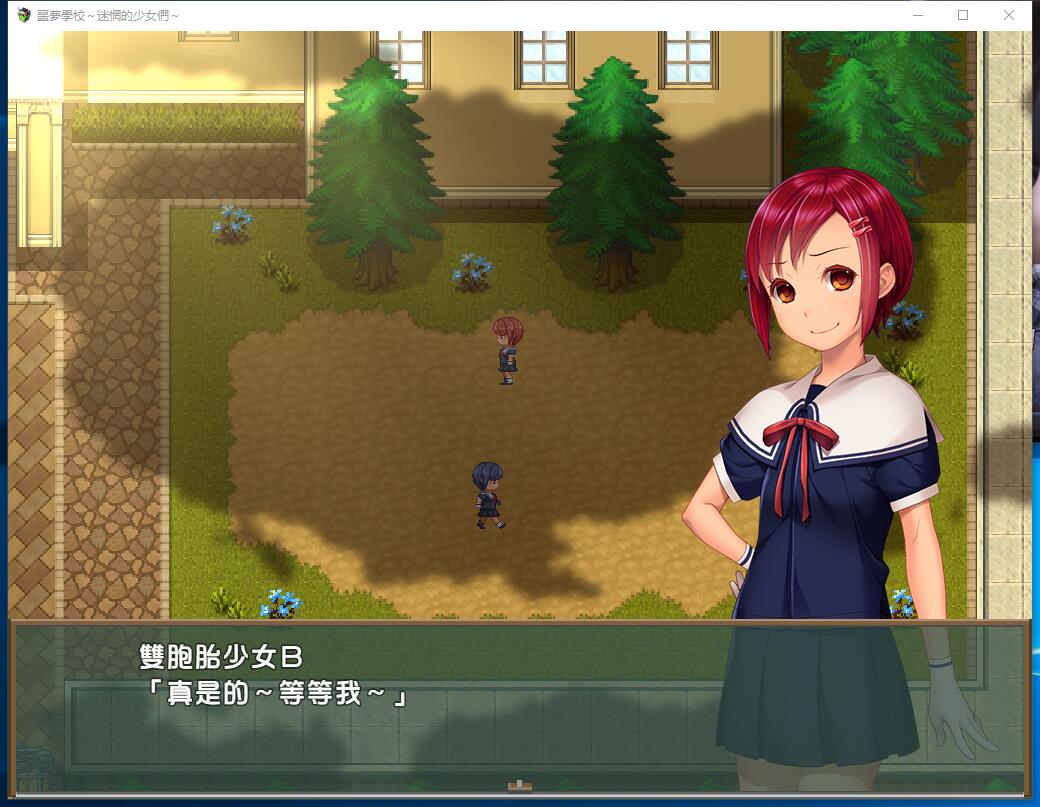Close the game window
Viewport: 1040px width, 807px height.
tap(1008, 15)
